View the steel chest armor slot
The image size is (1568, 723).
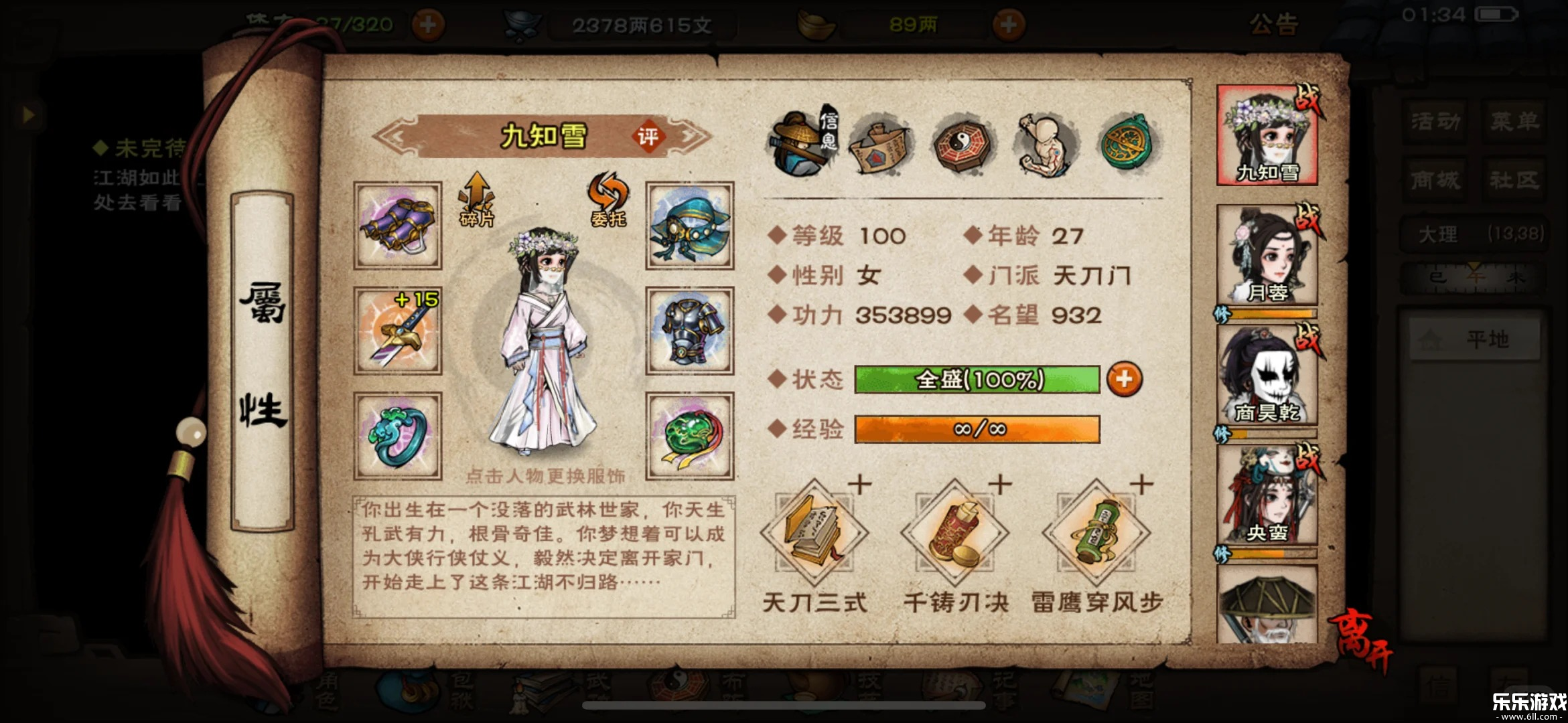point(689,331)
